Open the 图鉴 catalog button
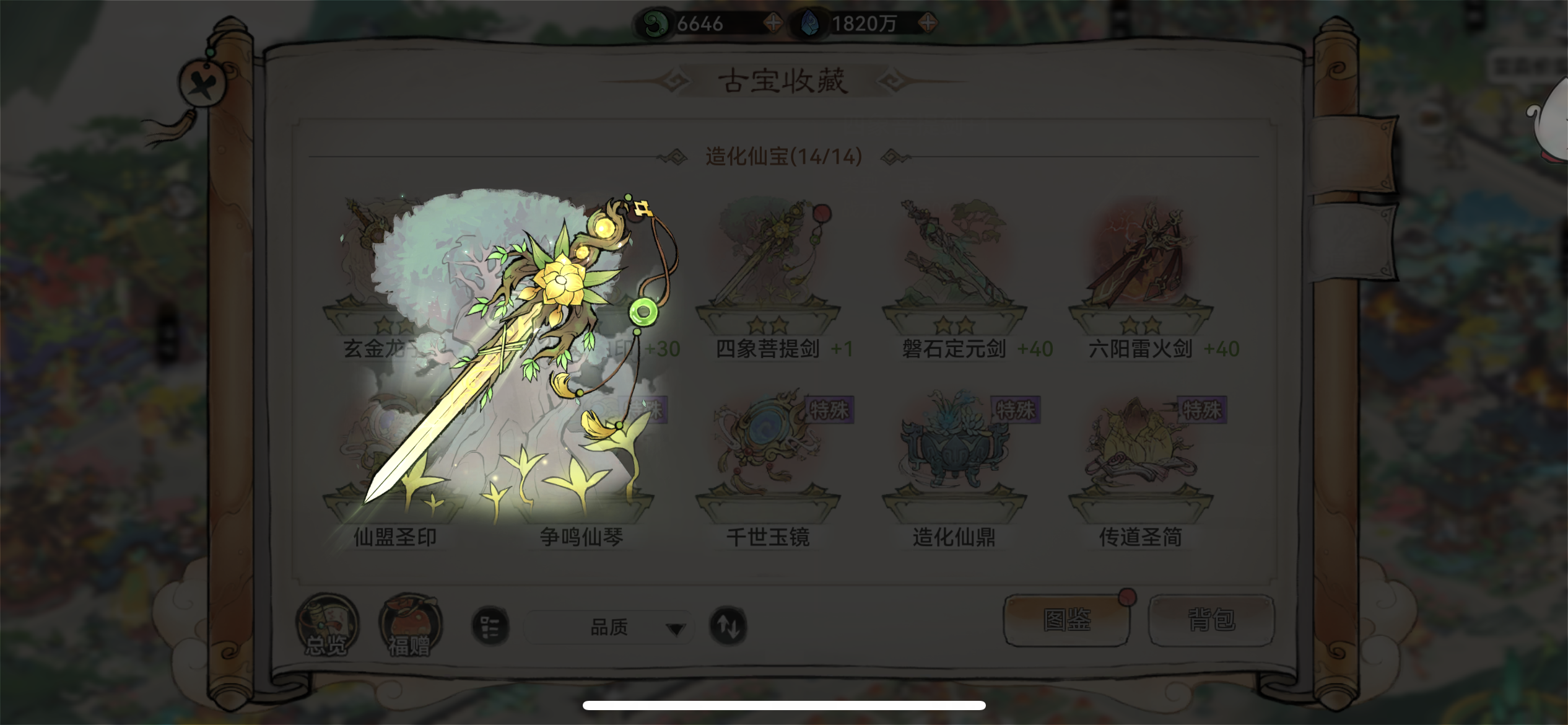The height and width of the screenshot is (725, 1568). [x=1066, y=620]
